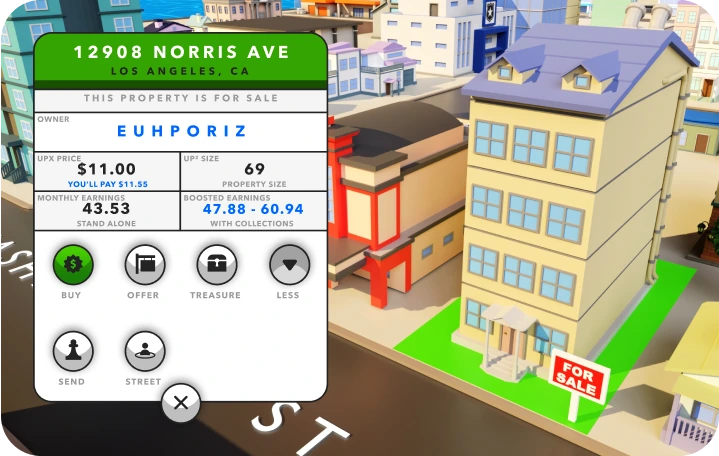The height and width of the screenshot is (456, 719).
Task: Collapse options with the Less button
Action: 289,265
